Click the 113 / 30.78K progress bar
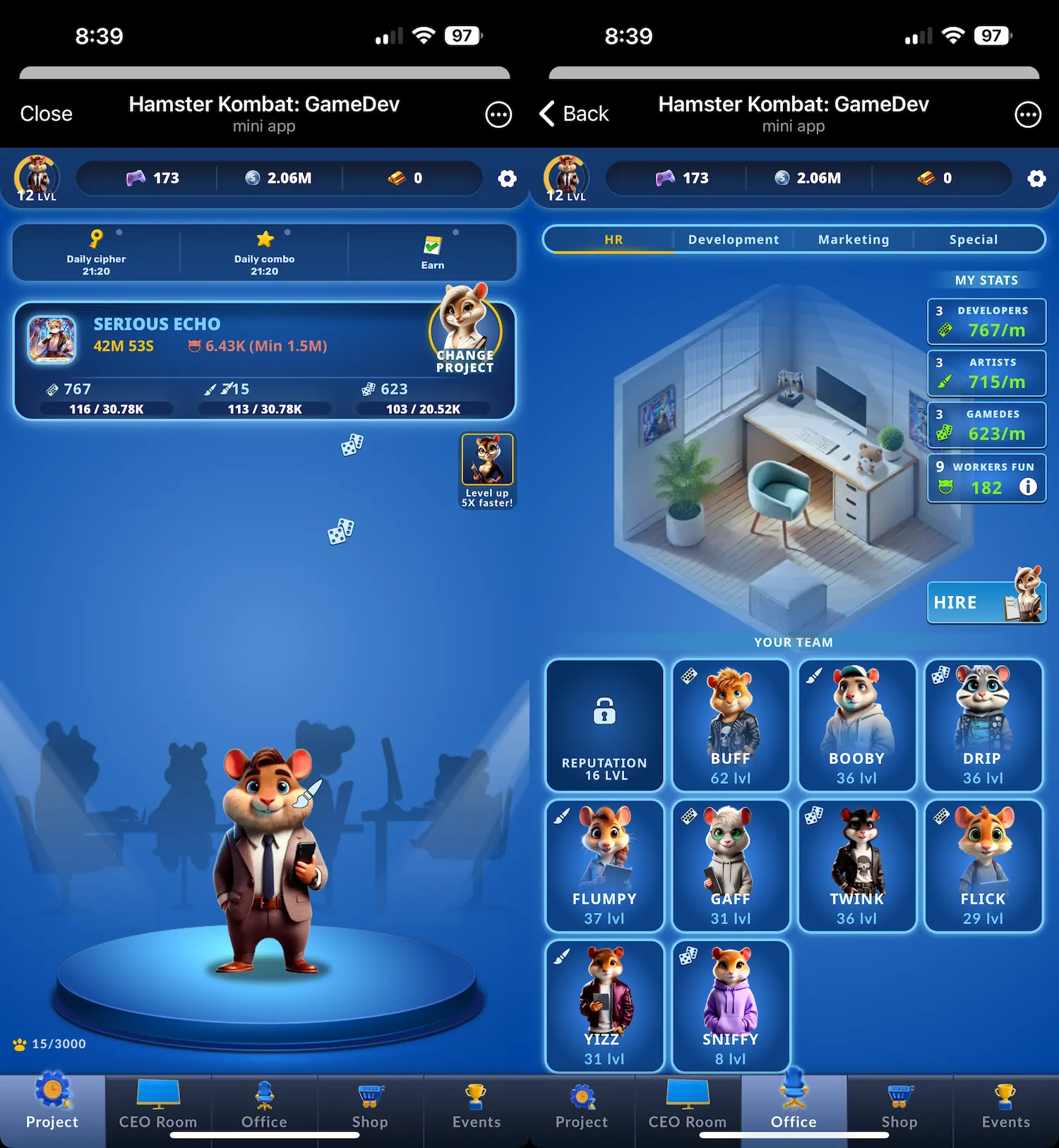Viewport: 1059px width, 1148px height. click(264, 408)
